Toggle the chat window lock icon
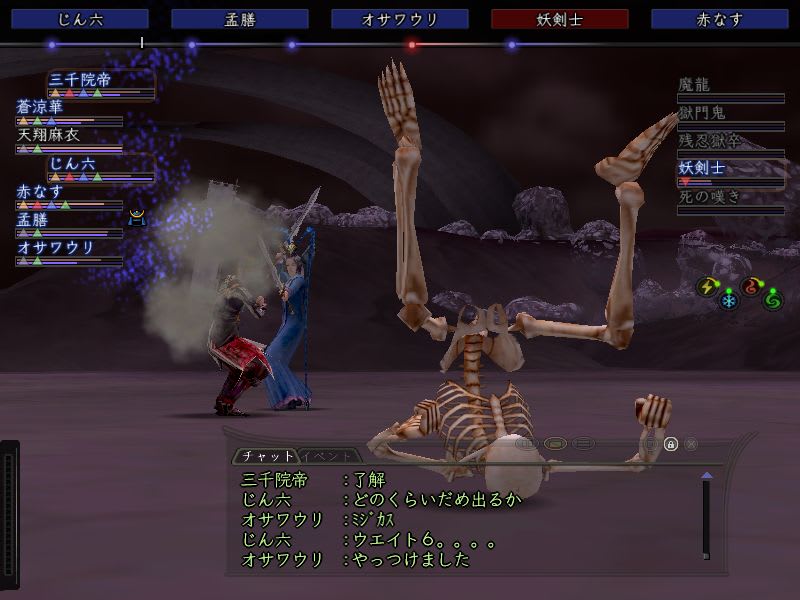Screen dimensions: 800x600 (x=671, y=443)
